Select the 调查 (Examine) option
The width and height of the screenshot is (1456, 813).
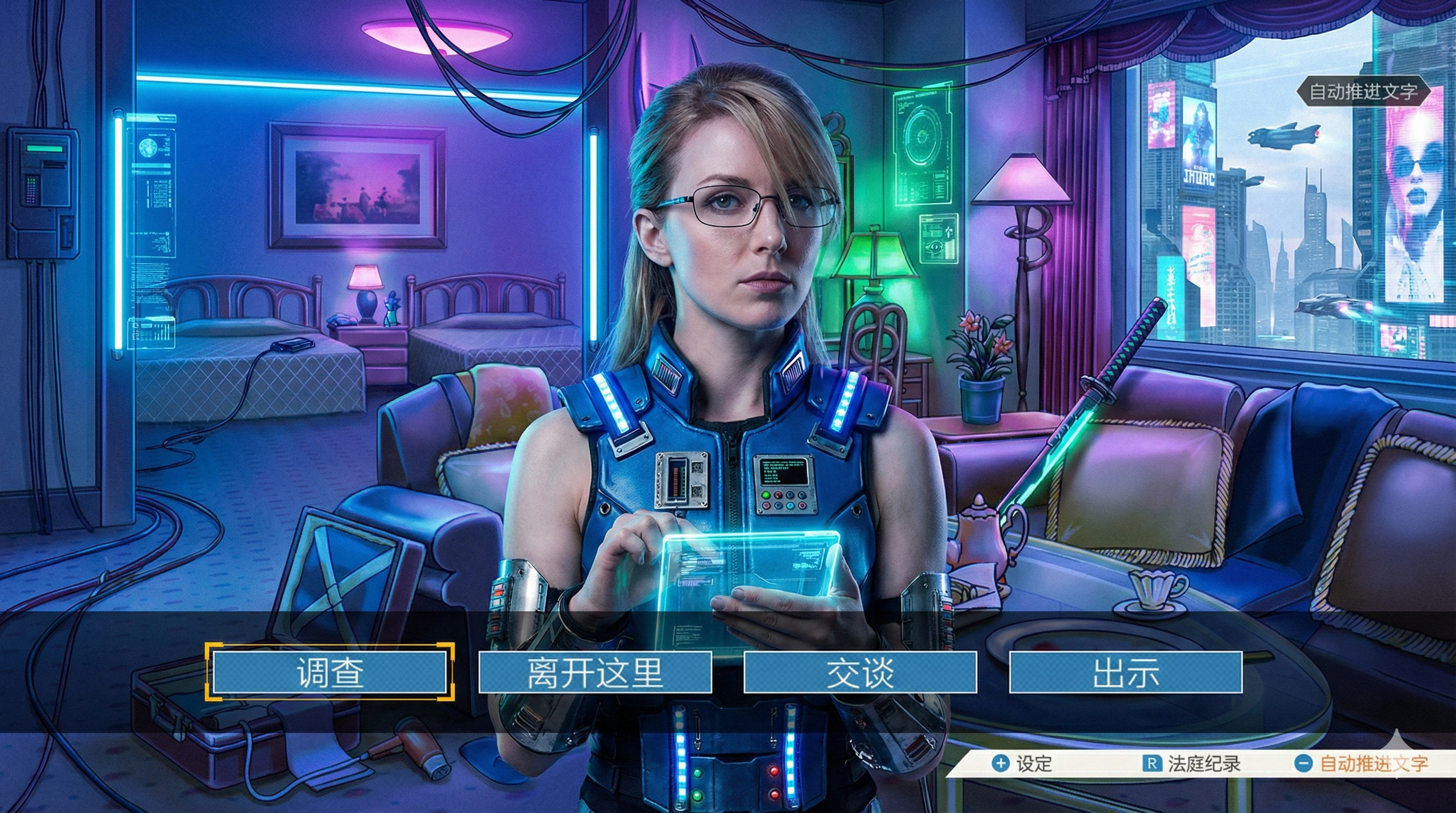[x=330, y=672]
